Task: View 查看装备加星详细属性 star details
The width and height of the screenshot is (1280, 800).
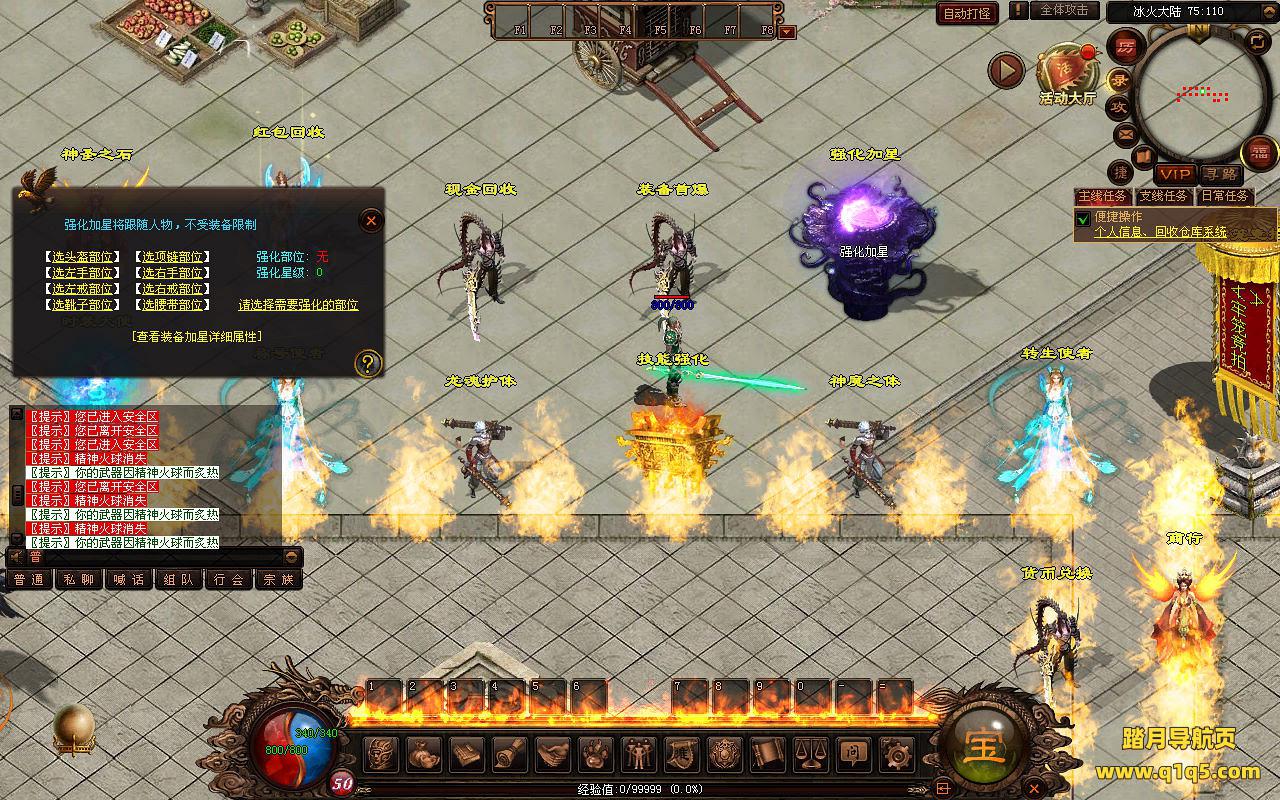Action: click(x=196, y=337)
